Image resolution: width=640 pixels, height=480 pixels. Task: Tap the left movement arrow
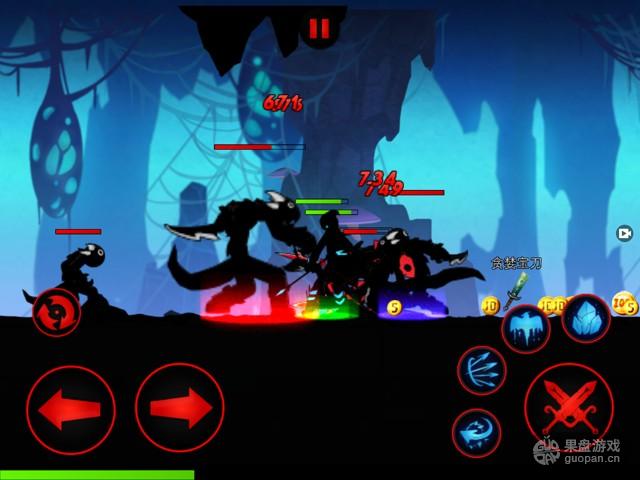(x=71, y=409)
